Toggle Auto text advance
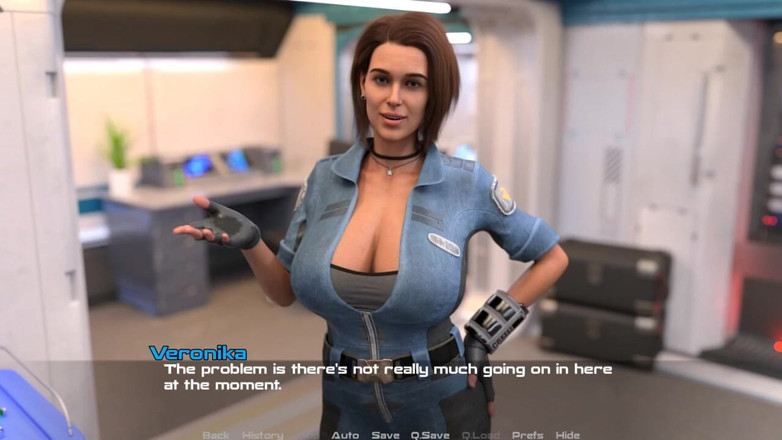The image size is (782, 440). click(345, 435)
